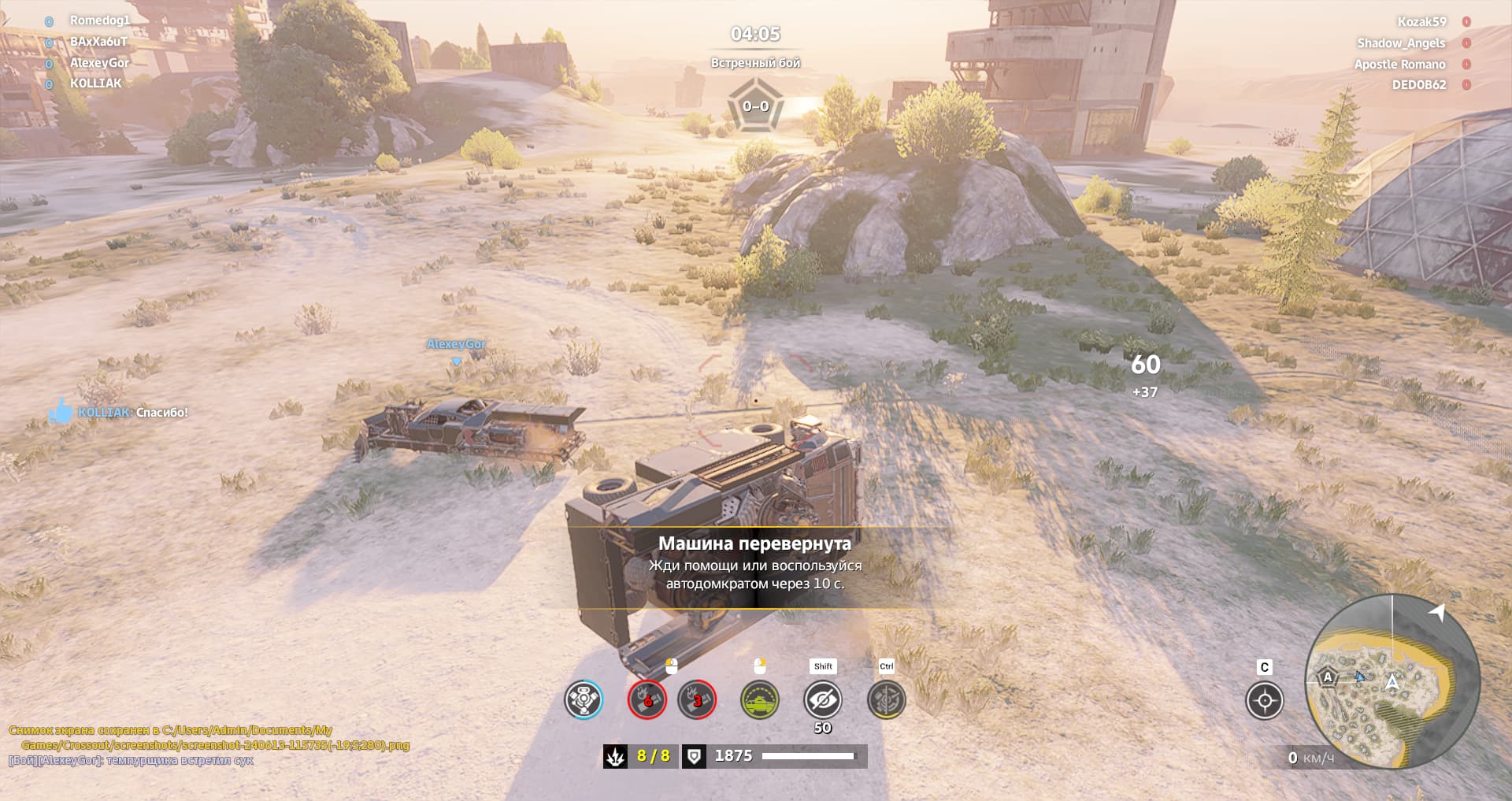Activate the Ctrl-bound half-circle module icon
Image resolution: width=1512 pixels, height=801 pixels.
coord(886,699)
